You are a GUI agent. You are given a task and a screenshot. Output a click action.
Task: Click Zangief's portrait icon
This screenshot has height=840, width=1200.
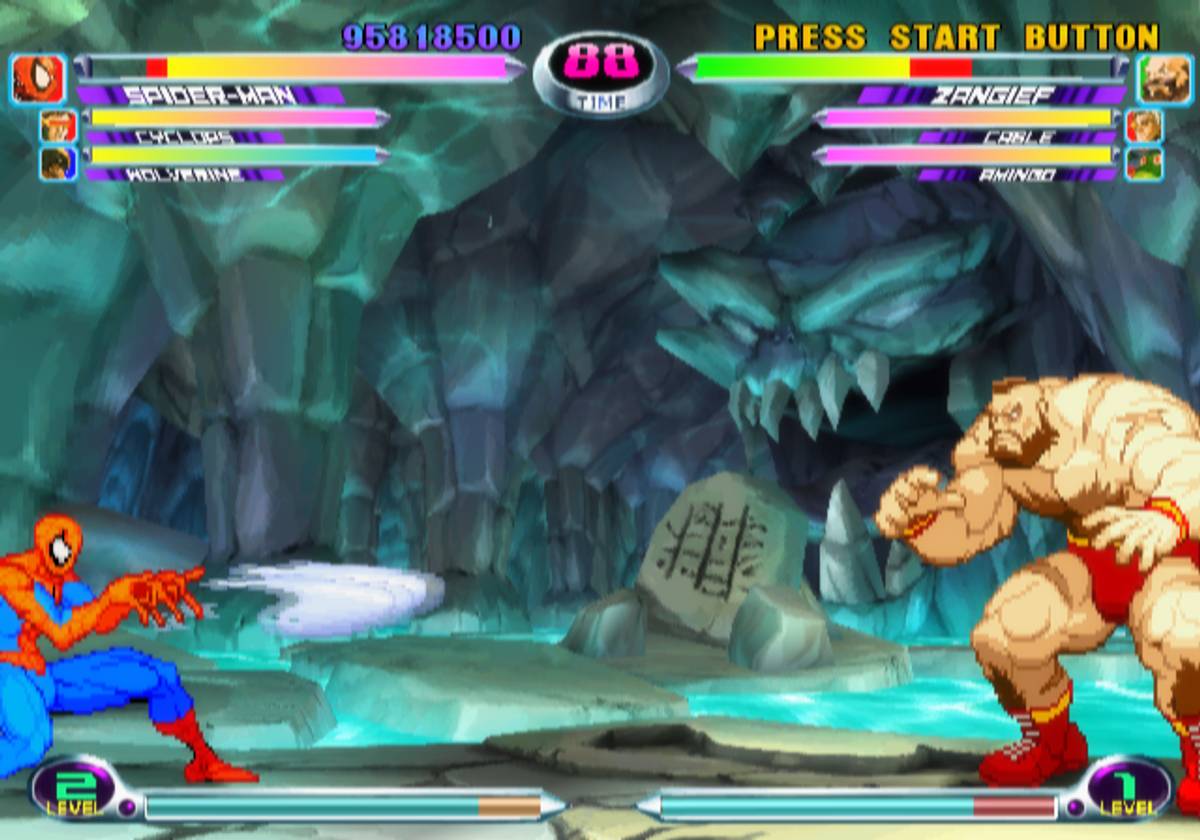click(x=1162, y=79)
